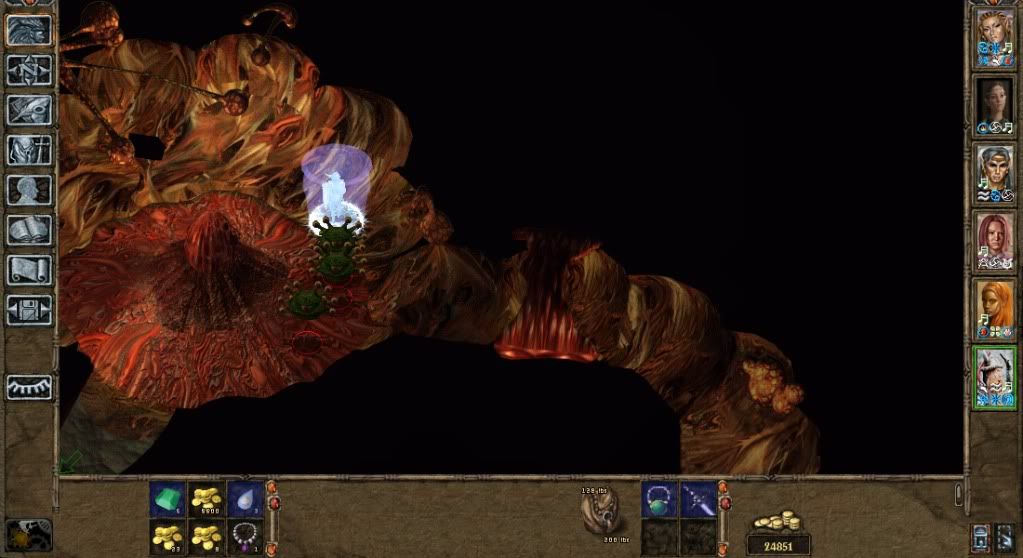Pick up the 5900 gold pile
Viewport: 1023px width, 558px height.
pyautogui.click(x=207, y=499)
